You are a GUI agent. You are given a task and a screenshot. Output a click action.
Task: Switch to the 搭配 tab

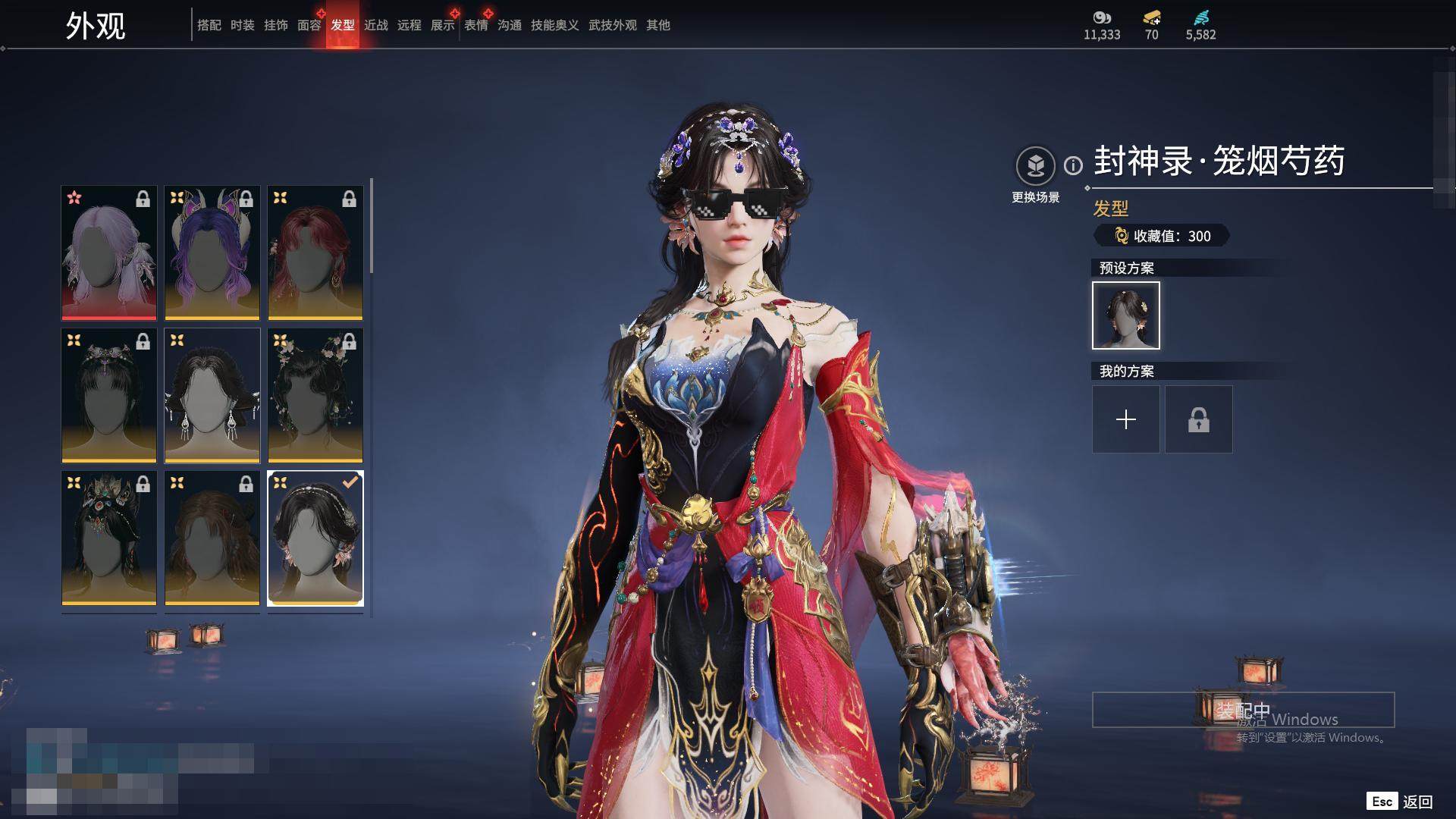(x=209, y=25)
